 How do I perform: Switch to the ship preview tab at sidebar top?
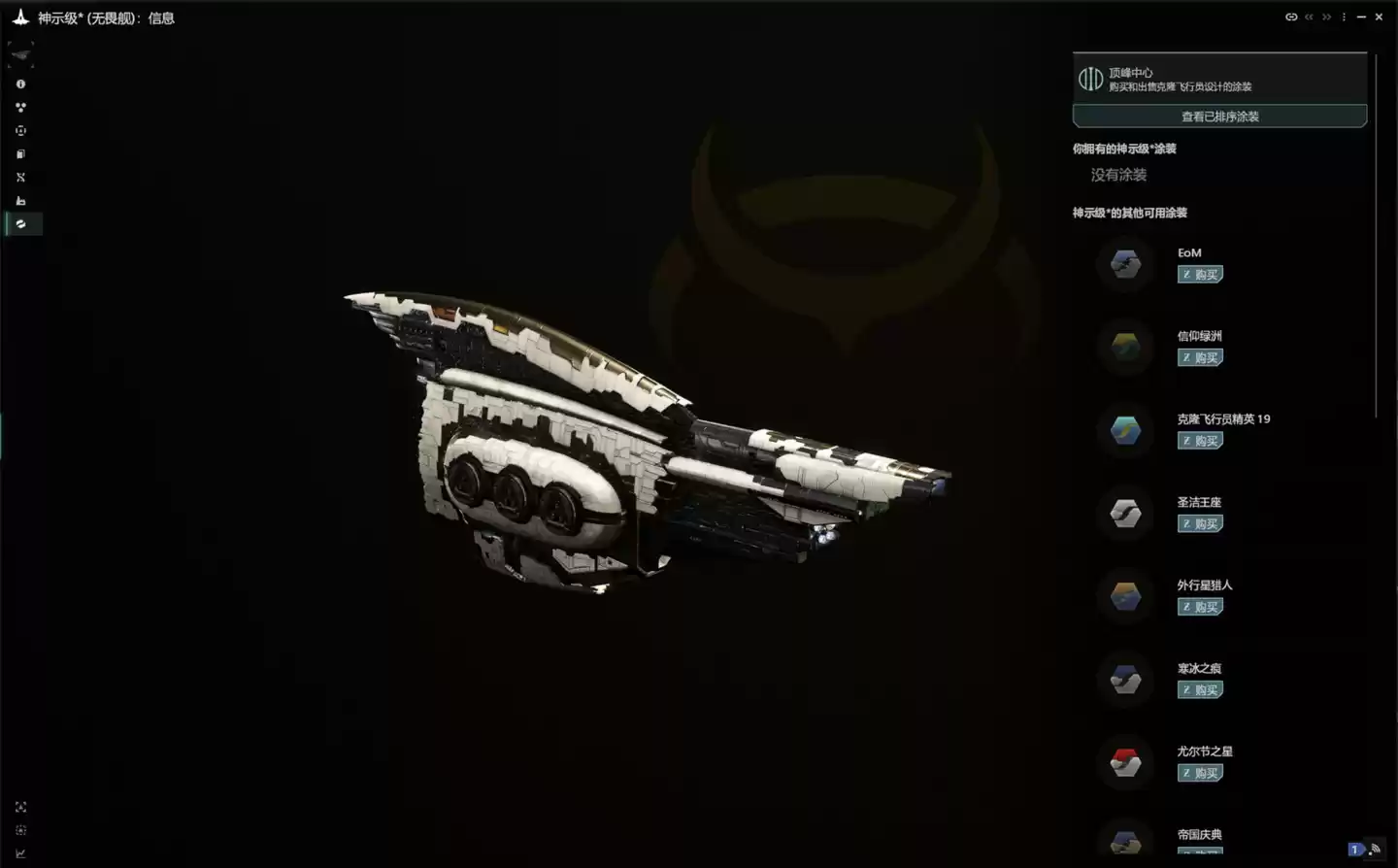click(x=20, y=53)
